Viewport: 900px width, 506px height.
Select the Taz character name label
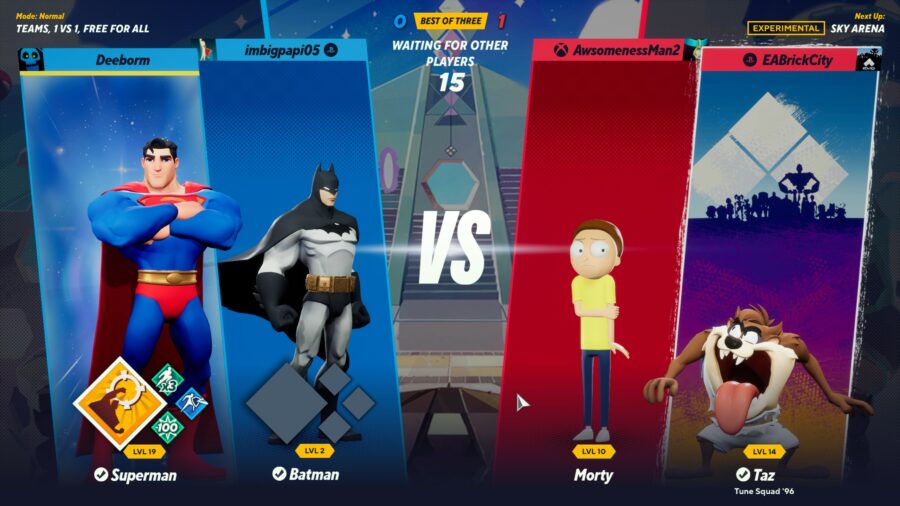[x=762, y=474]
